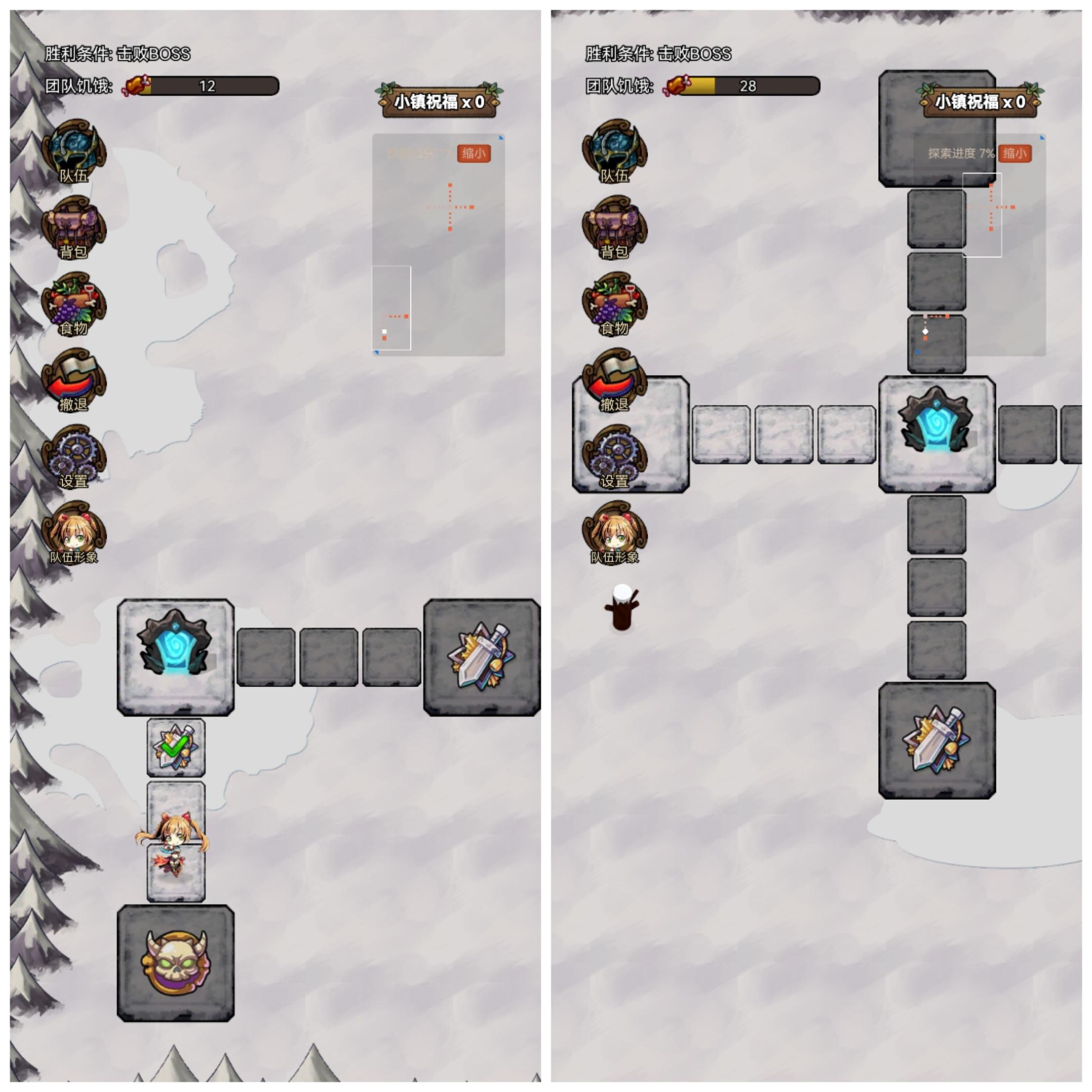Screen dimensions: 1092x1092
Task: Select the completed node with green checkmark
Action: click(x=176, y=746)
